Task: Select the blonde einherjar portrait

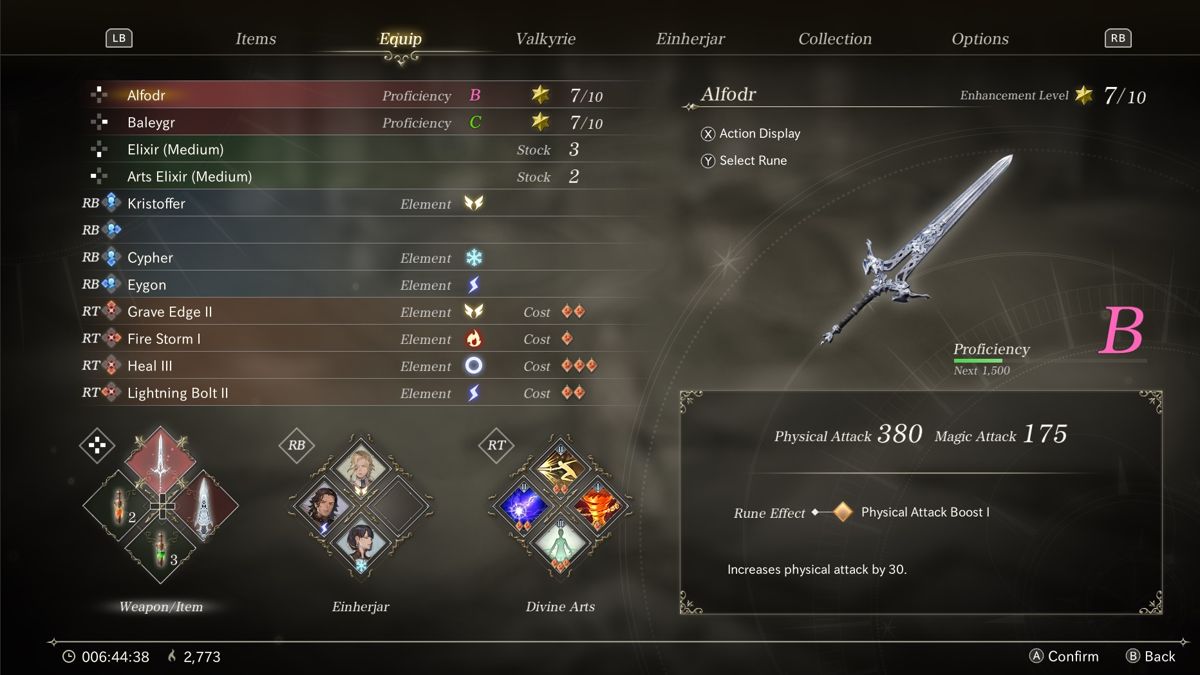Action: click(x=360, y=466)
